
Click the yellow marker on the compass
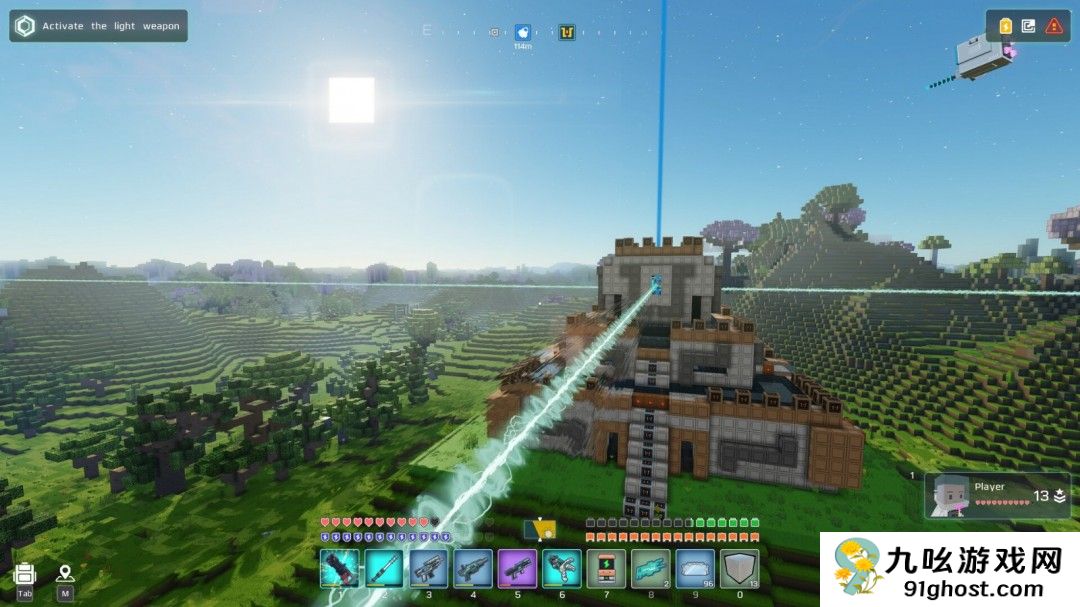click(x=567, y=33)
